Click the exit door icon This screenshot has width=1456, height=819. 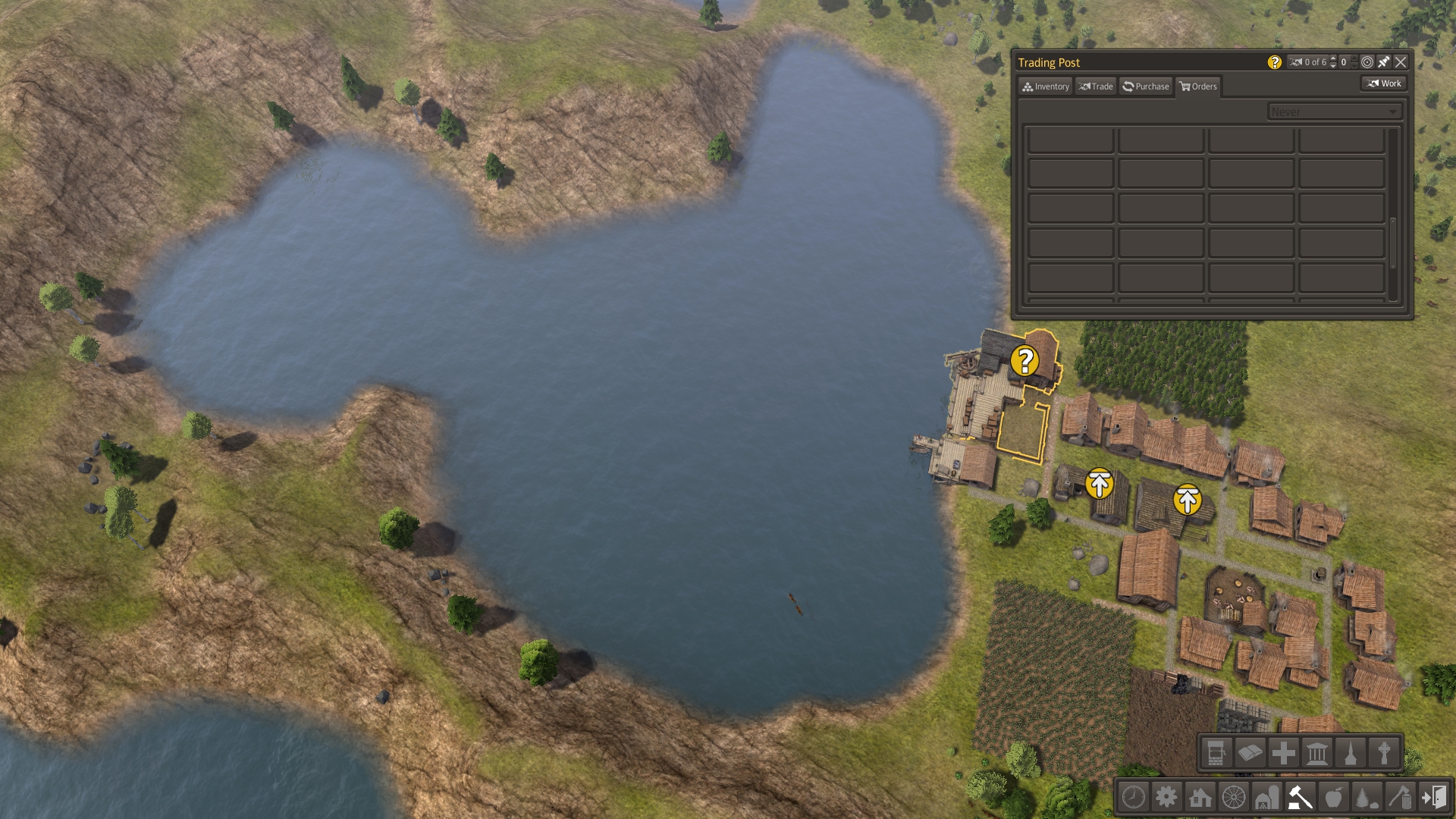(x=1433, y=798)
